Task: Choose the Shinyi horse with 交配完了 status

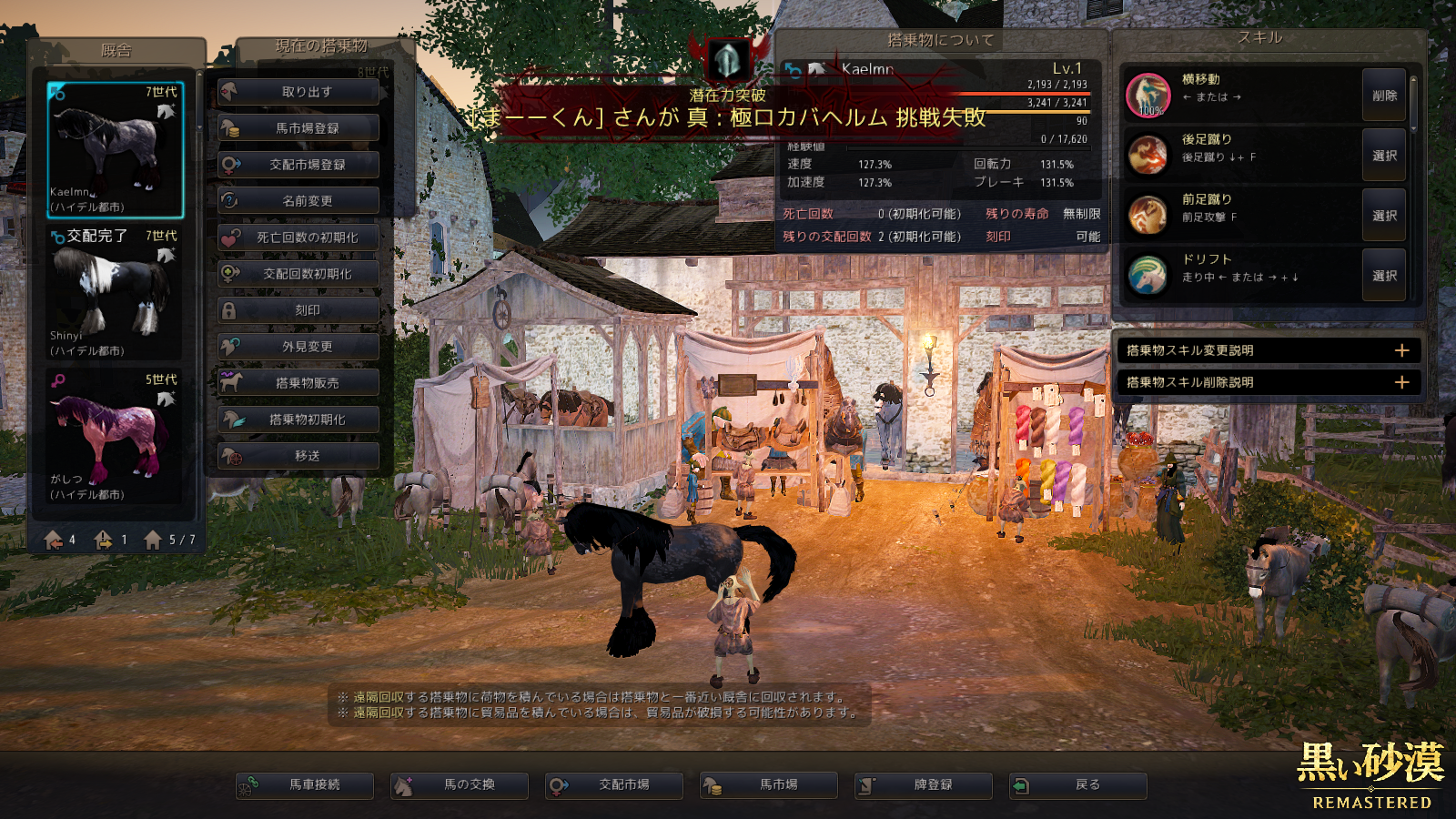Action: [115, 293]
